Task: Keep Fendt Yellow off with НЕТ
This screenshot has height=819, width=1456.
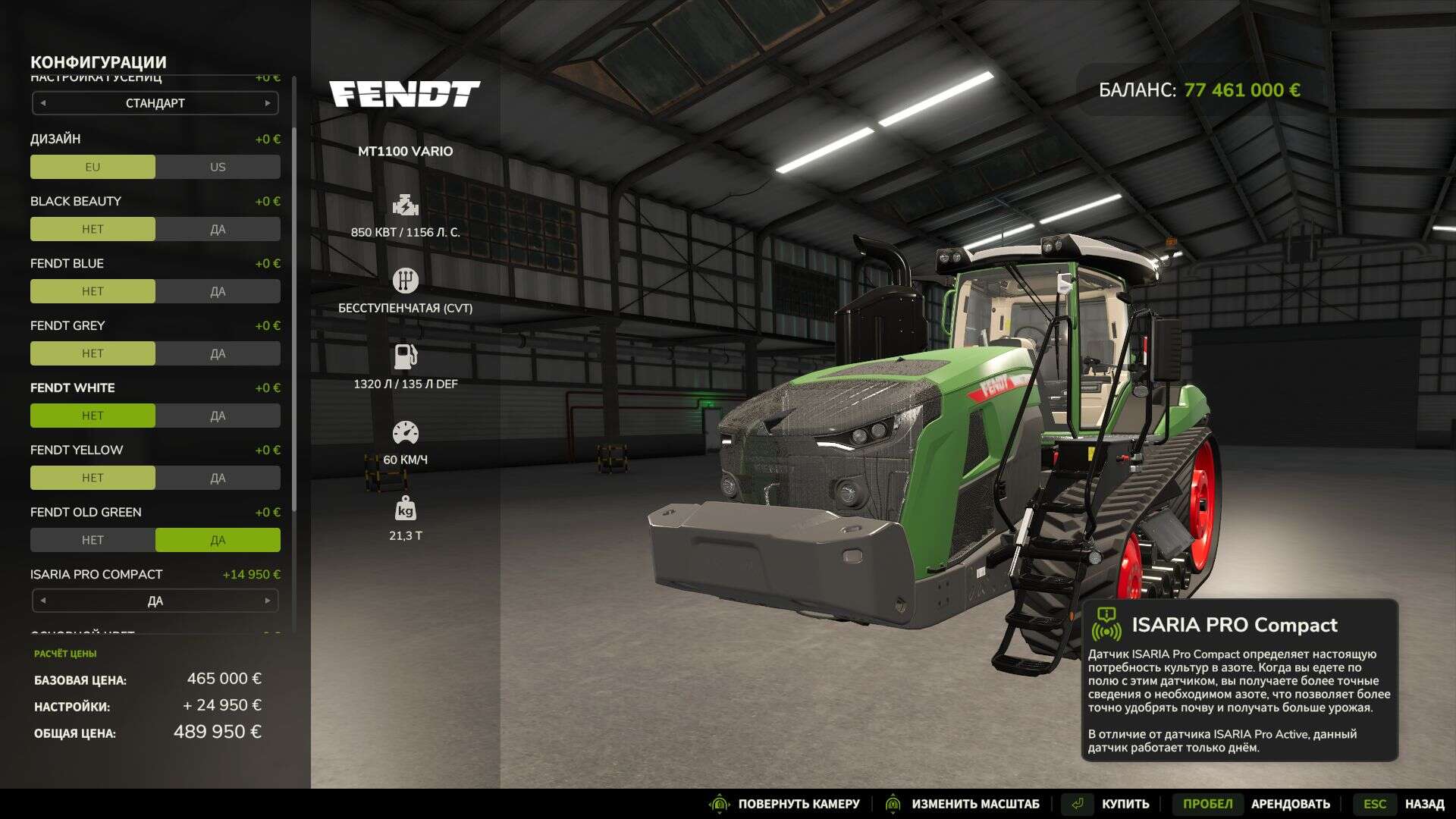Action: pyautogui.click(x=93, y=478)
